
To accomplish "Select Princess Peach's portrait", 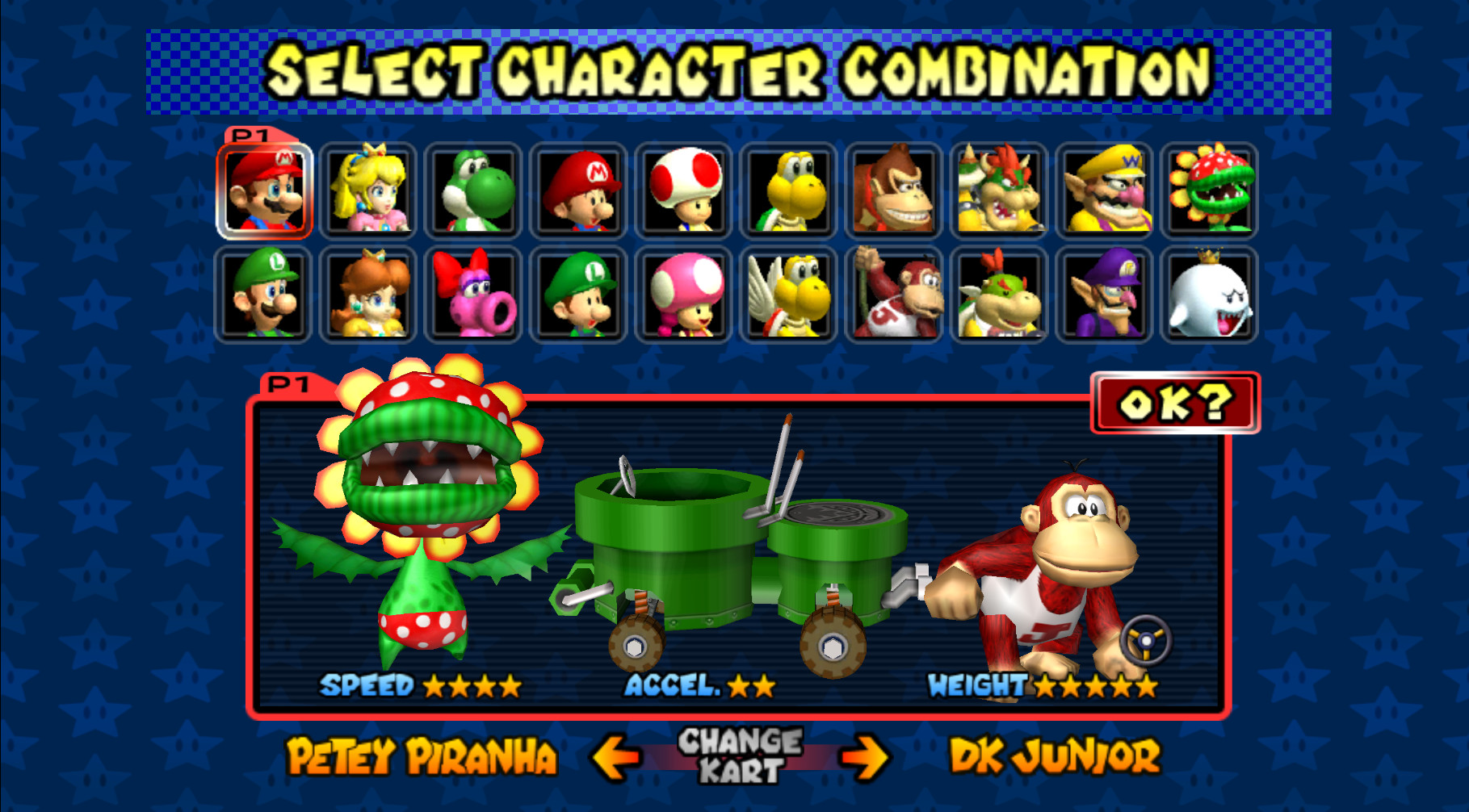I will (x=368, y=189).
